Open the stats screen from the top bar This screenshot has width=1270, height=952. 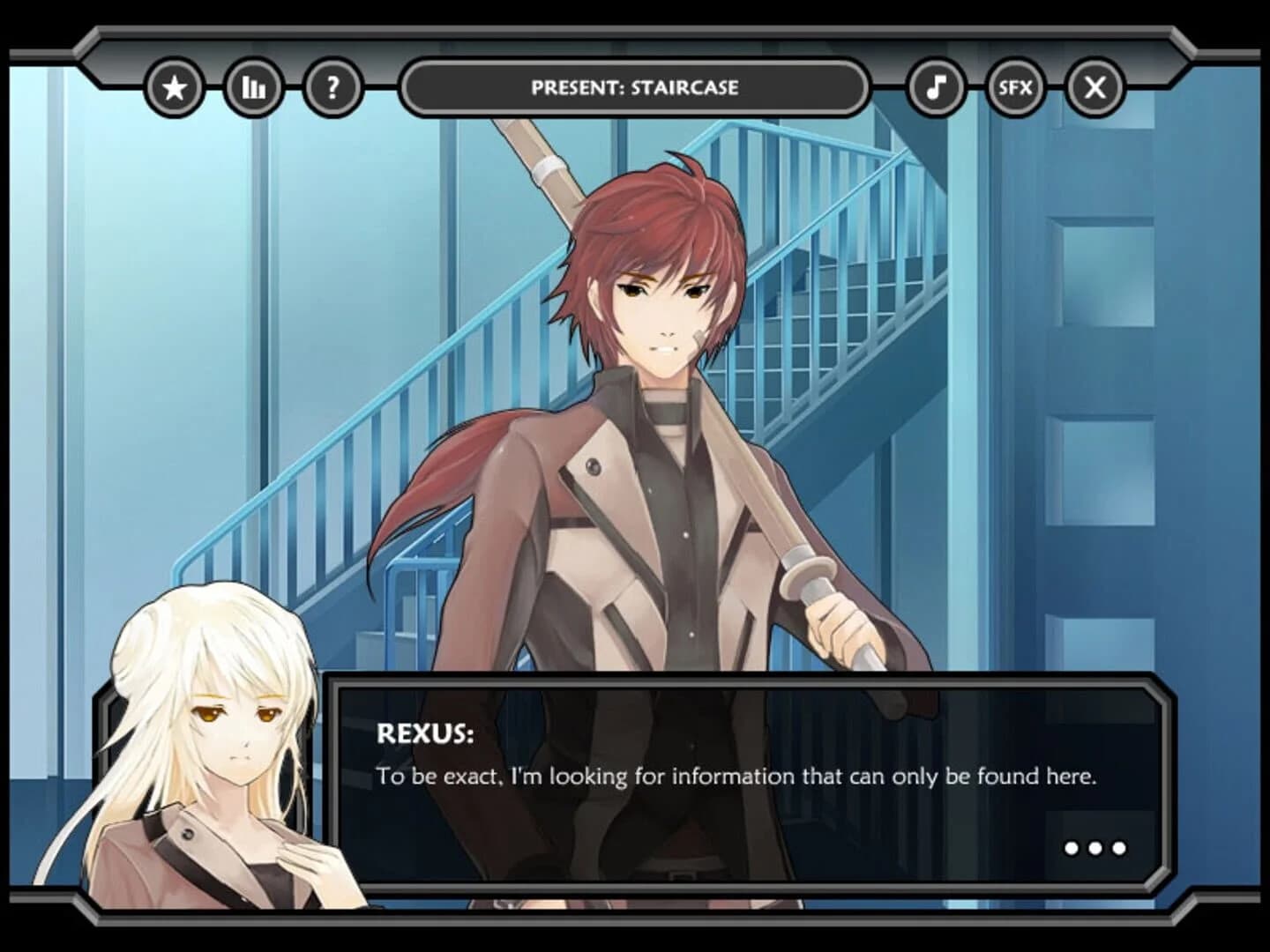pos(251,86)
